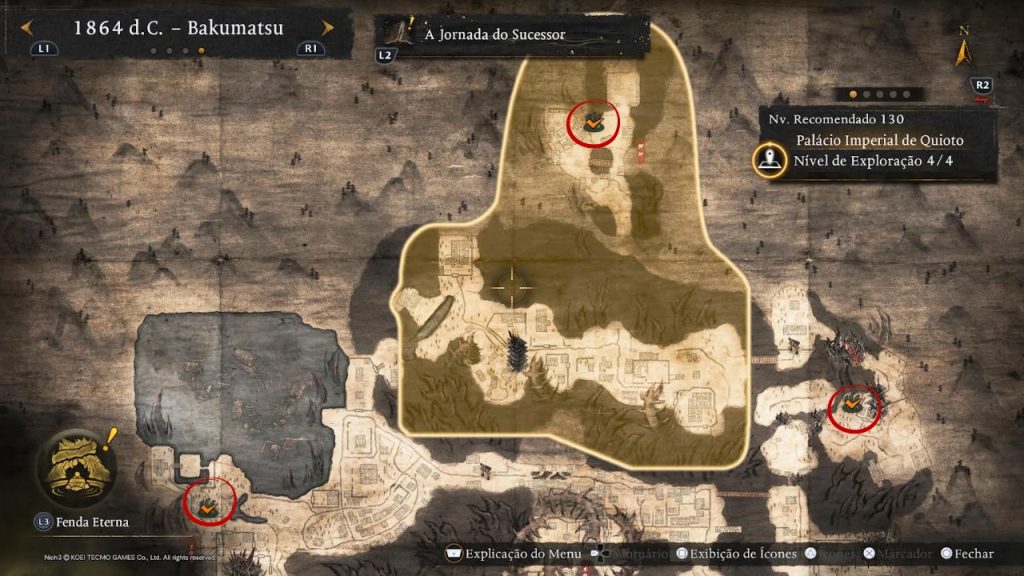
Task: Select the shrine marker on the east side
Action: click(x=854, y=405)
